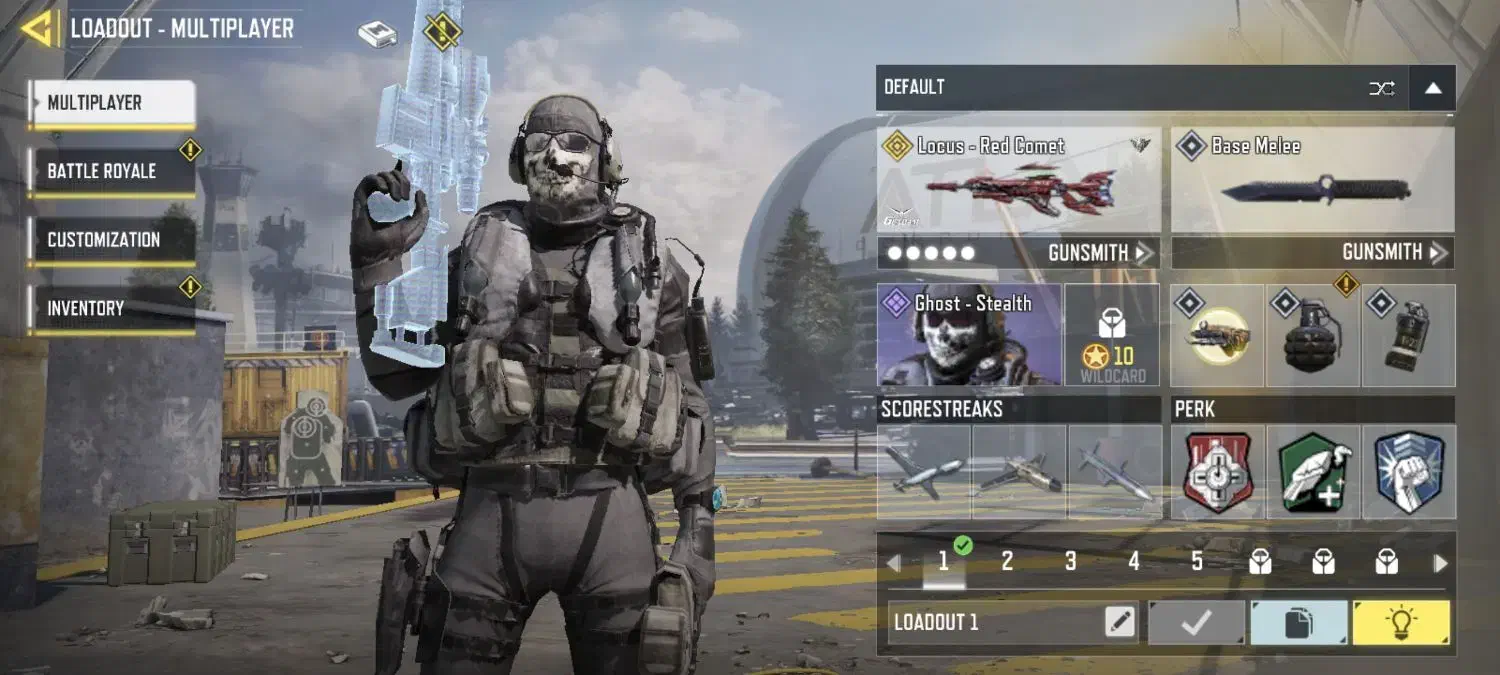Switch to the Battle Royale tab
Screen dimensions: 1500x675
tap(111, 171)
